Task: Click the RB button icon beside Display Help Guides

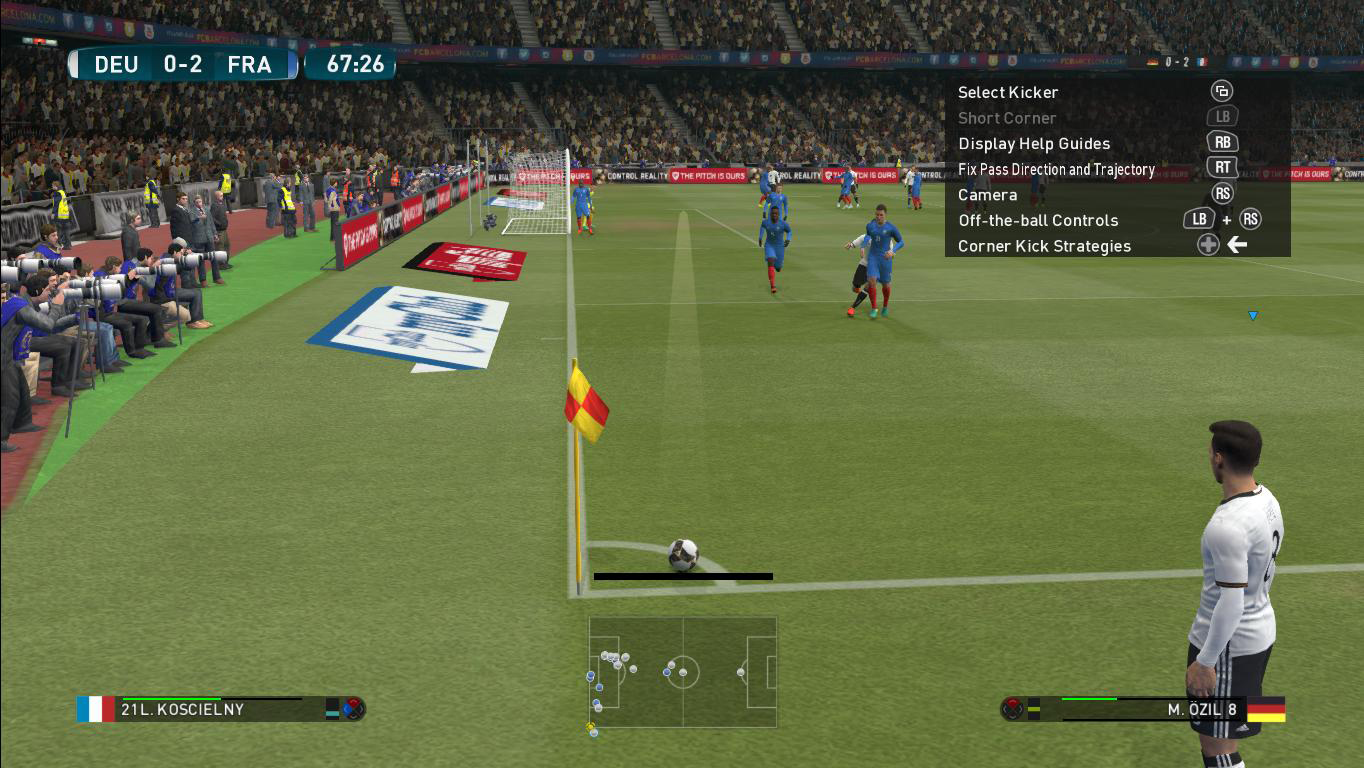Action: (1222, 142)
